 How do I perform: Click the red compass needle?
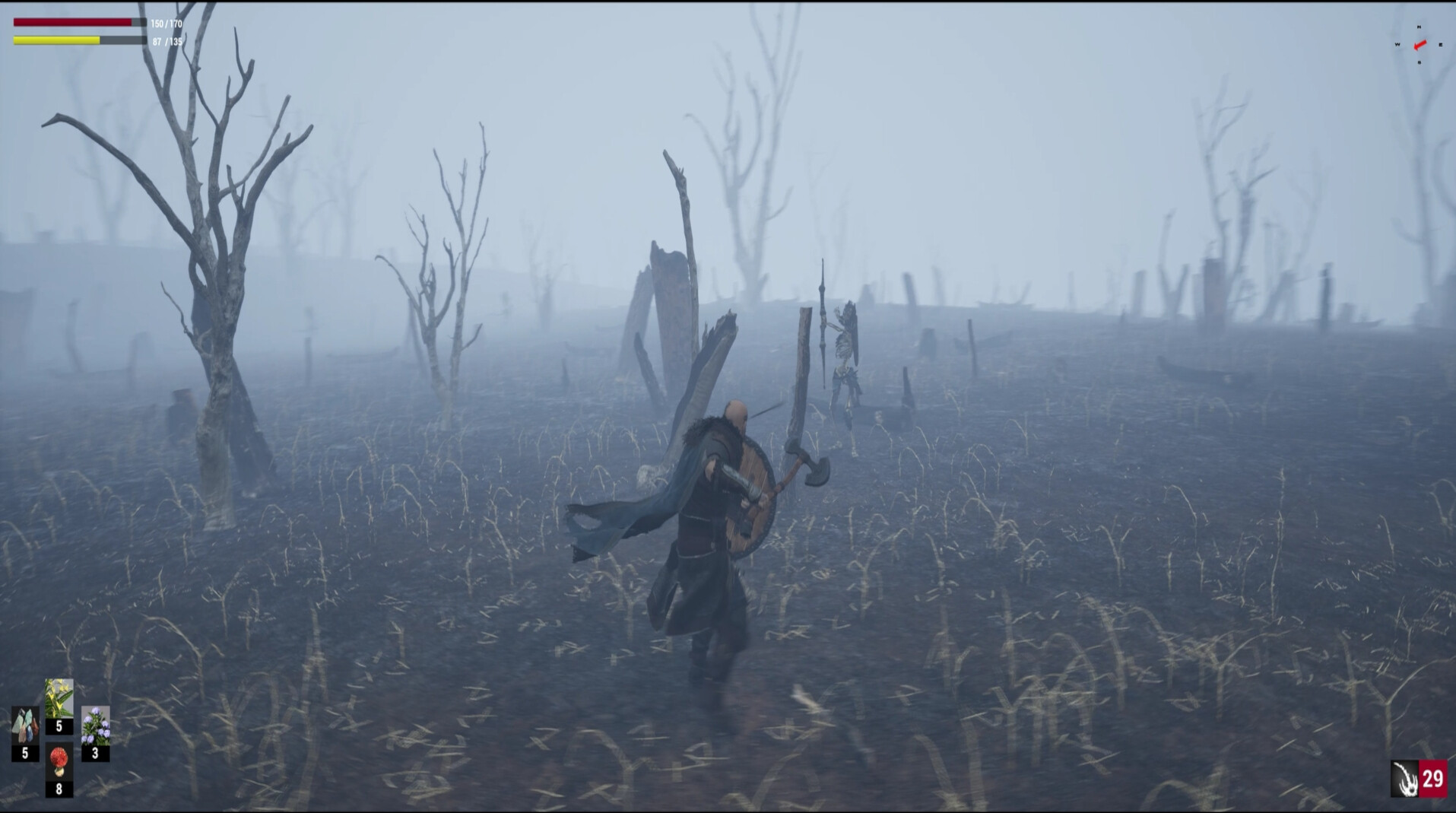tap(1420, 45)
